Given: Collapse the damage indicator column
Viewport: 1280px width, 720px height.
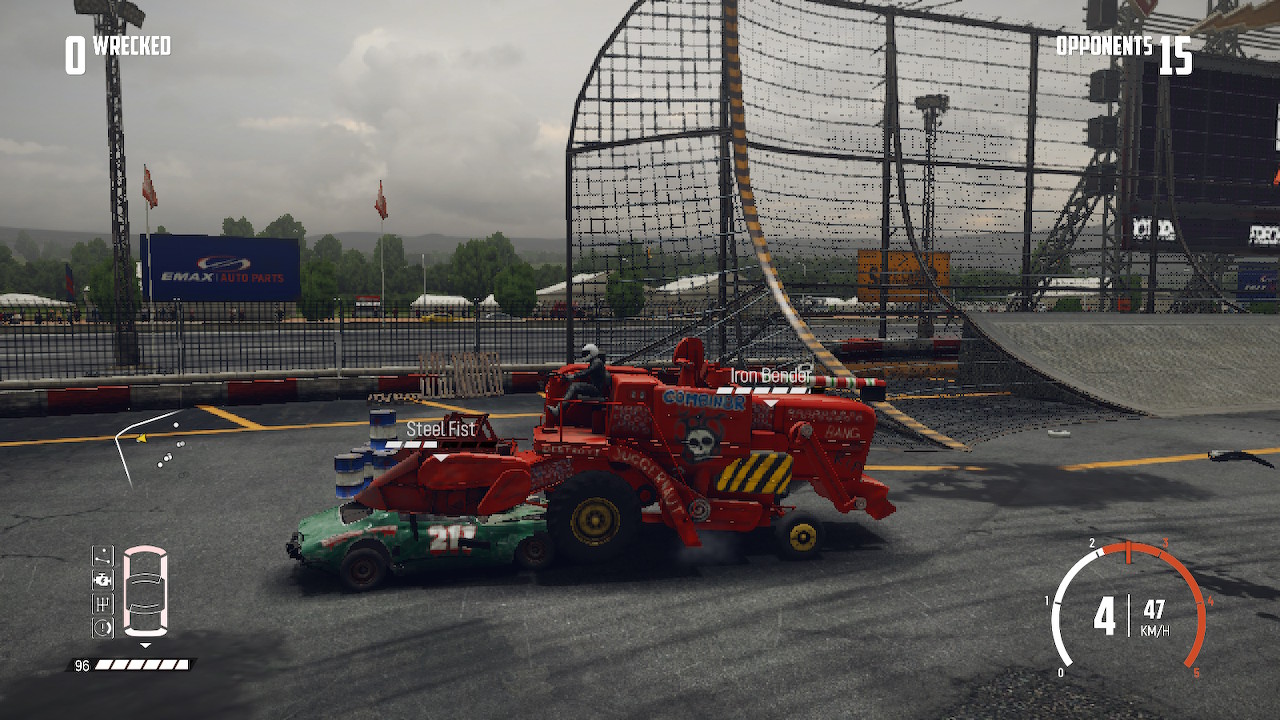Looking at the screenshot, I should click(x=102, y=590).
